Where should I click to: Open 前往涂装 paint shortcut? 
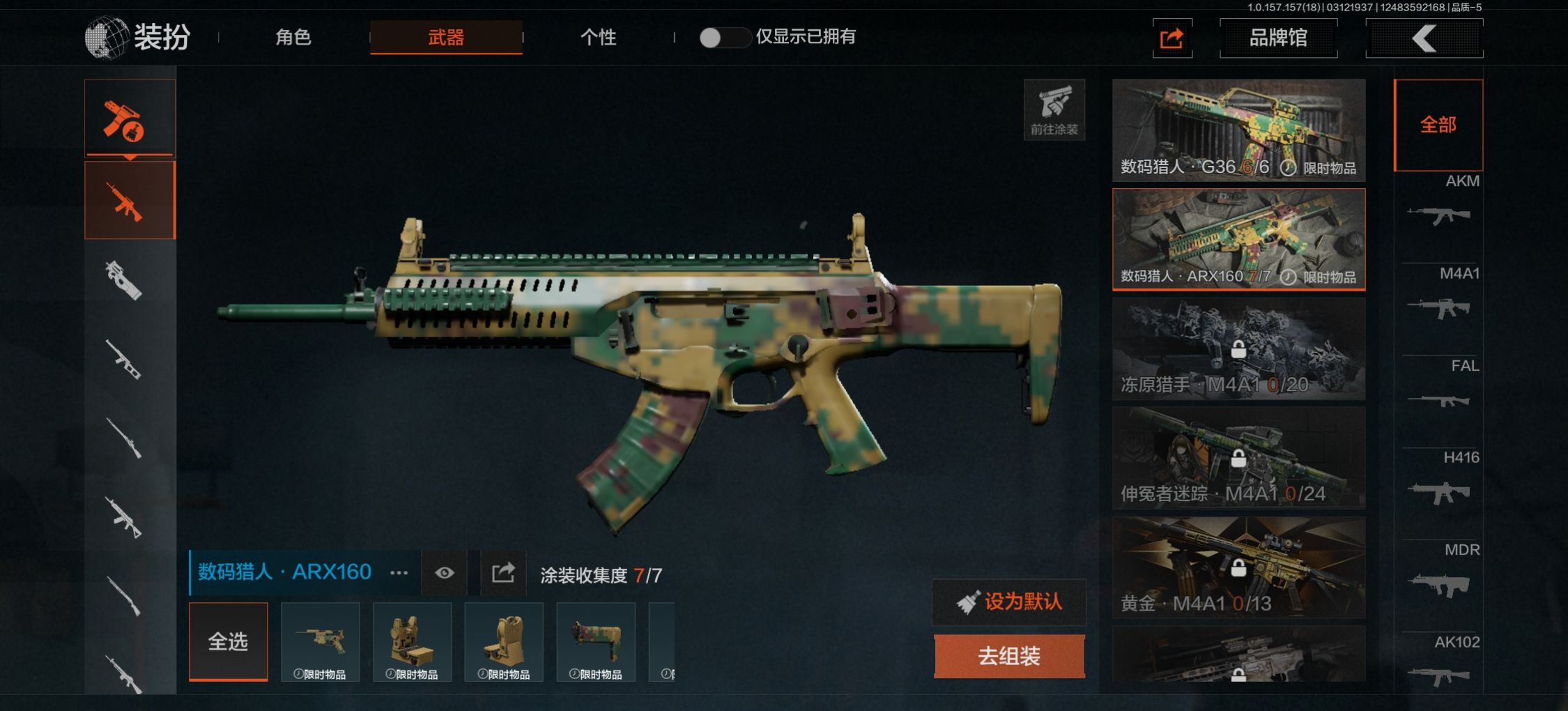pos(1054,110)
